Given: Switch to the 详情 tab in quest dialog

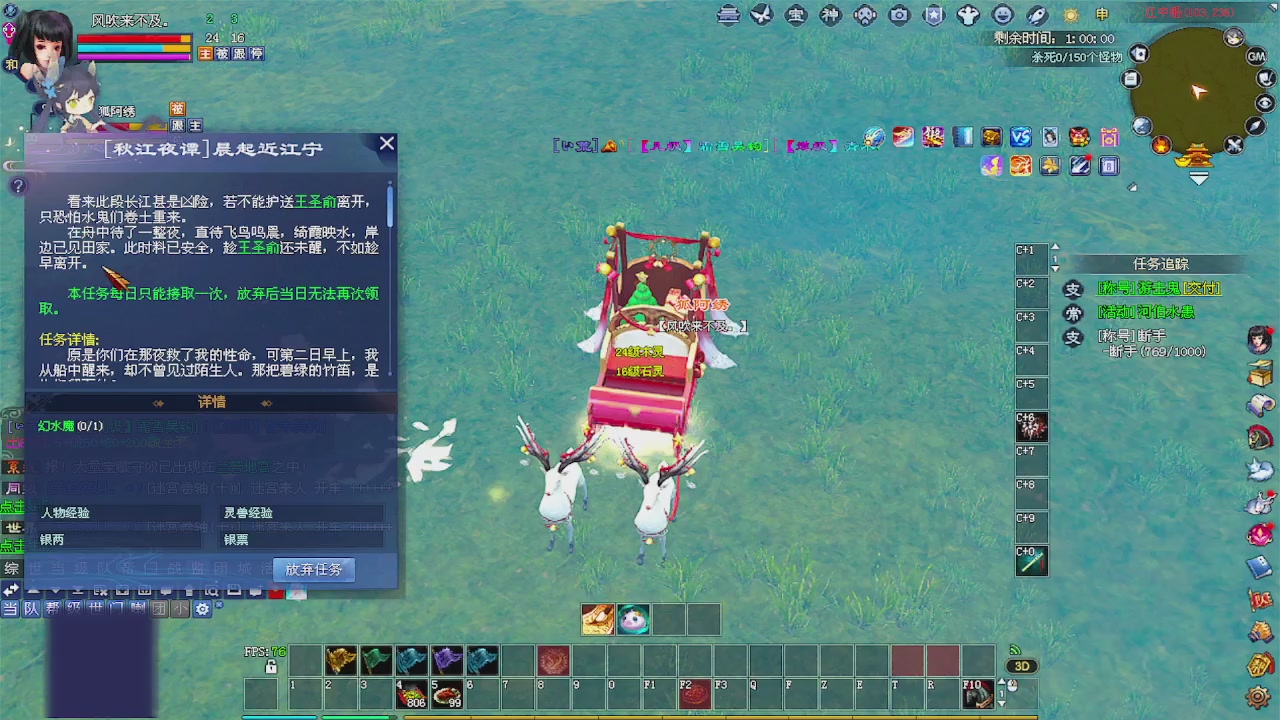Looking at the screenshot, I should pos(211,402).
